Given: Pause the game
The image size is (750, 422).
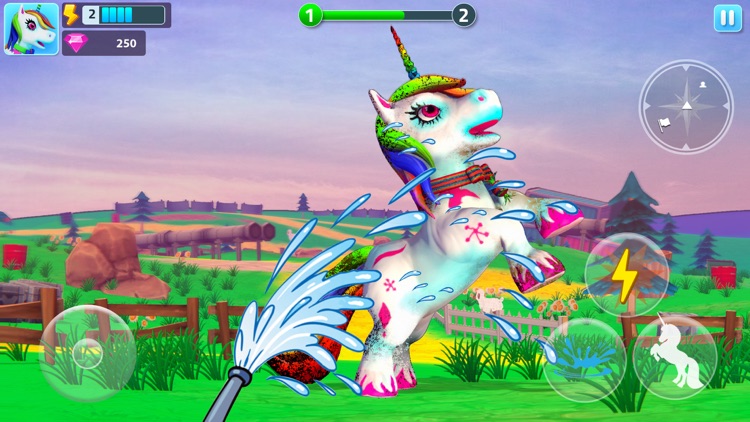Looking at the screenshot, I should pyautogui.click(x=727, y=19).
